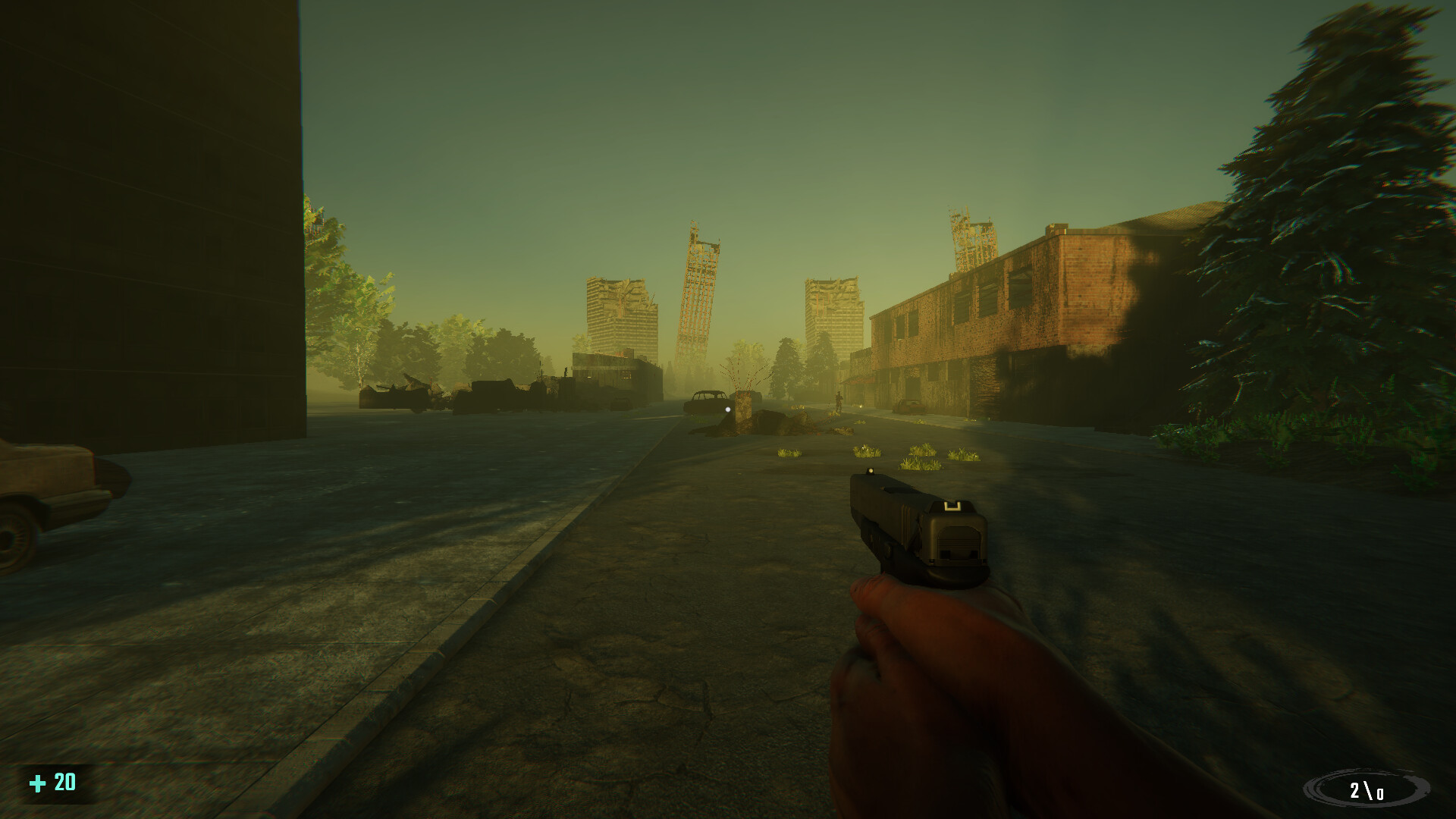
Task: Click the ammo count reading 2
Action: [1357, 791]
